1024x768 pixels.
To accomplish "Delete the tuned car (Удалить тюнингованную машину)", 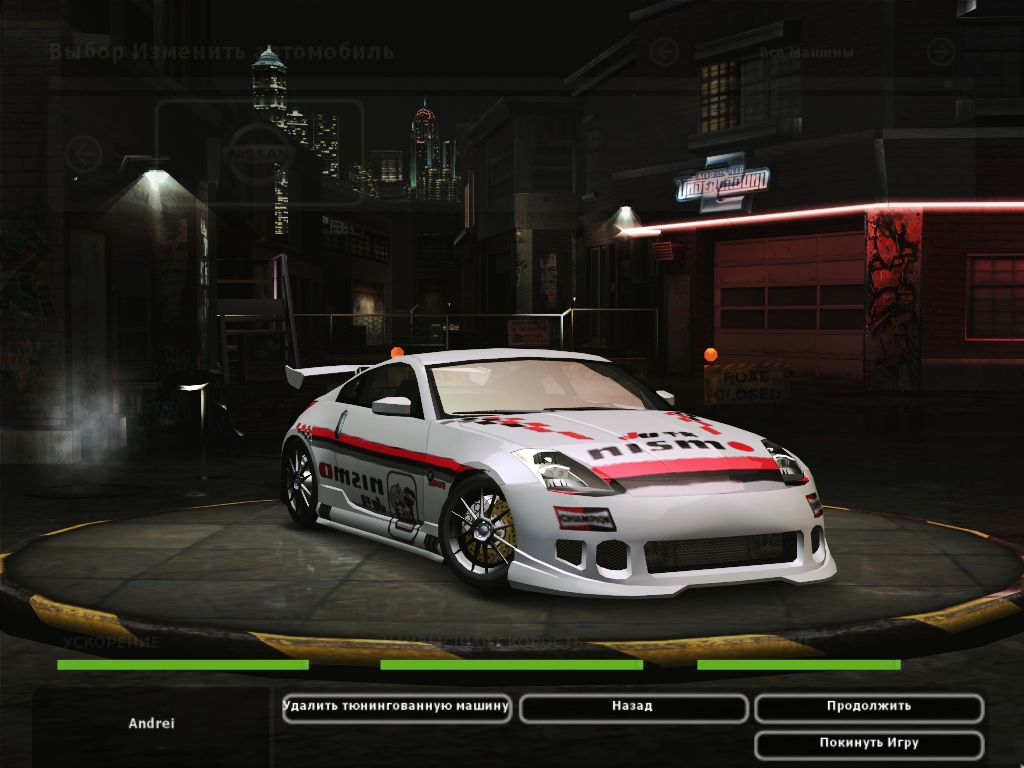I will click(x=396, y=707).
